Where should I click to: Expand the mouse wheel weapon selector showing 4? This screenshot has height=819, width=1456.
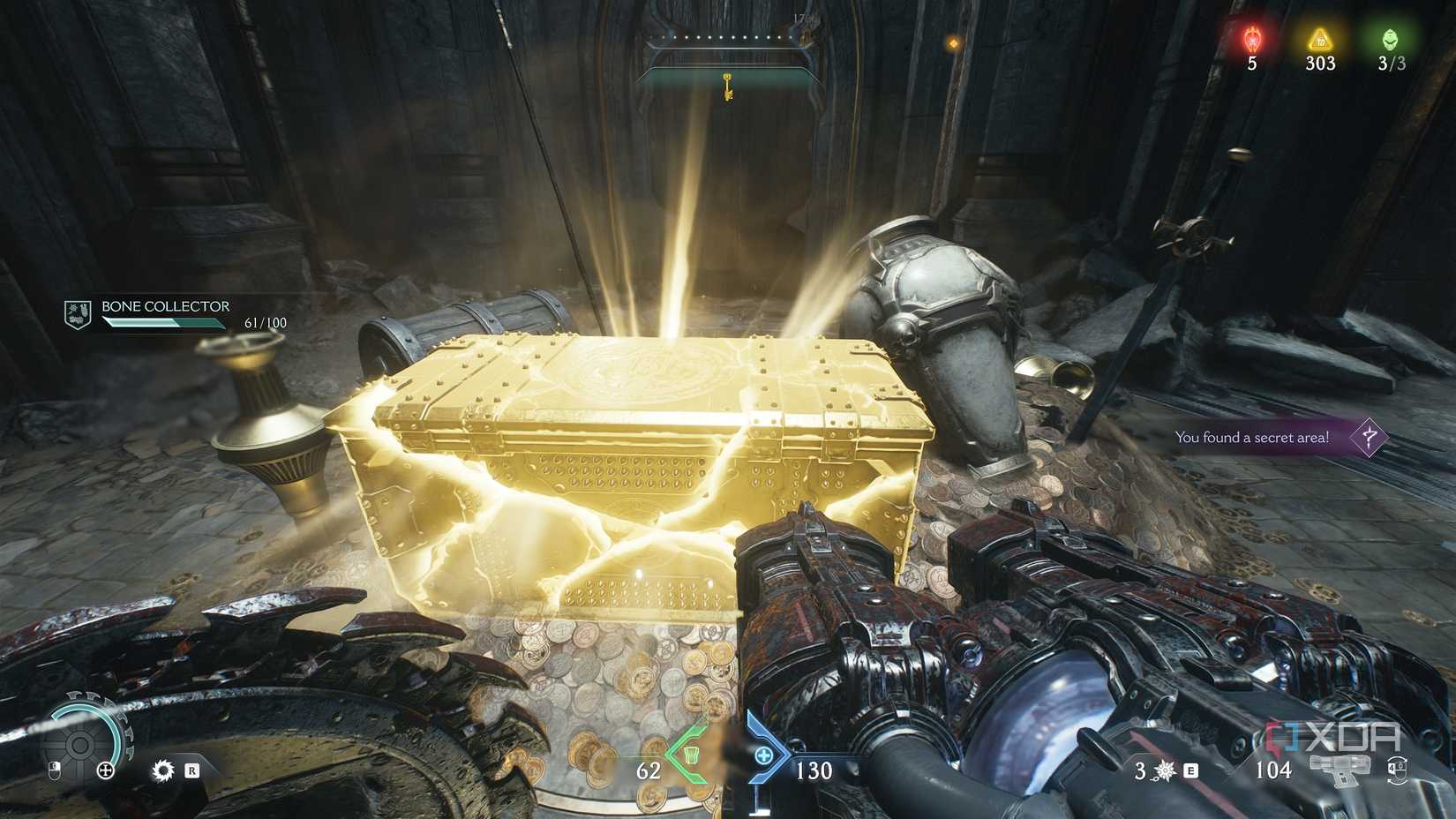click(1399, 771)
